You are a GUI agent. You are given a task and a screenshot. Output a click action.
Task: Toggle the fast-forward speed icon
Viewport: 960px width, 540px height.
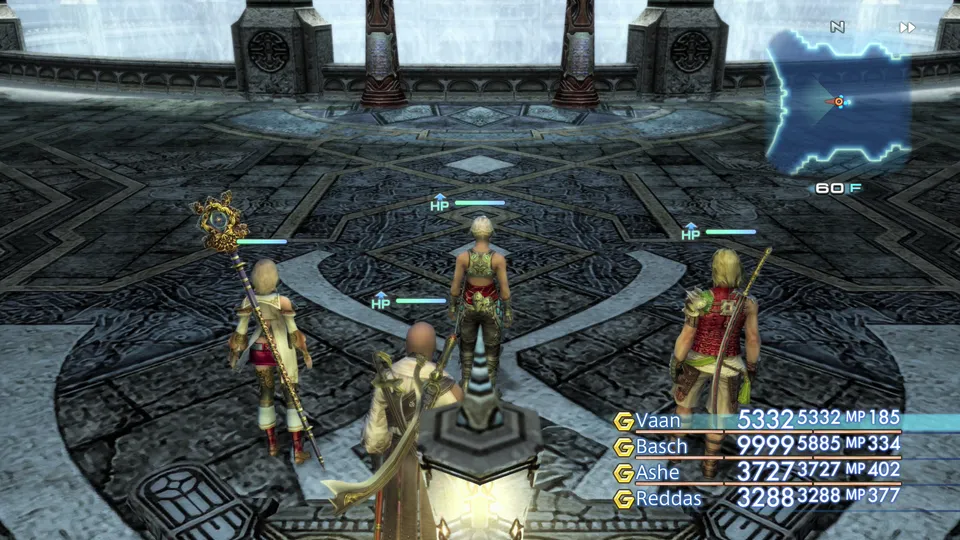coord(907,27)
